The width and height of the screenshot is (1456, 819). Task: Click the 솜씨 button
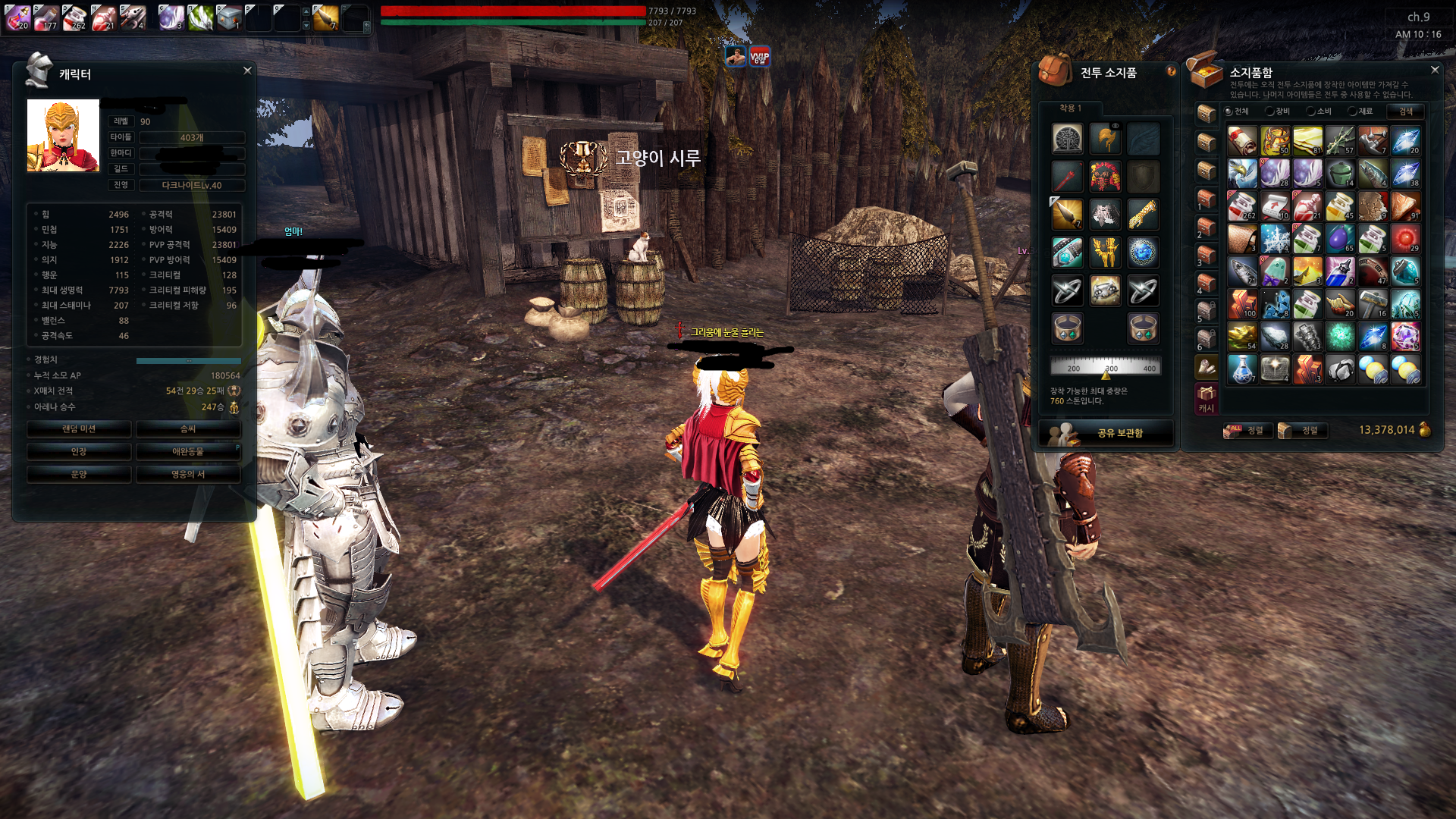pyautogui.click(x=188, y=429)
